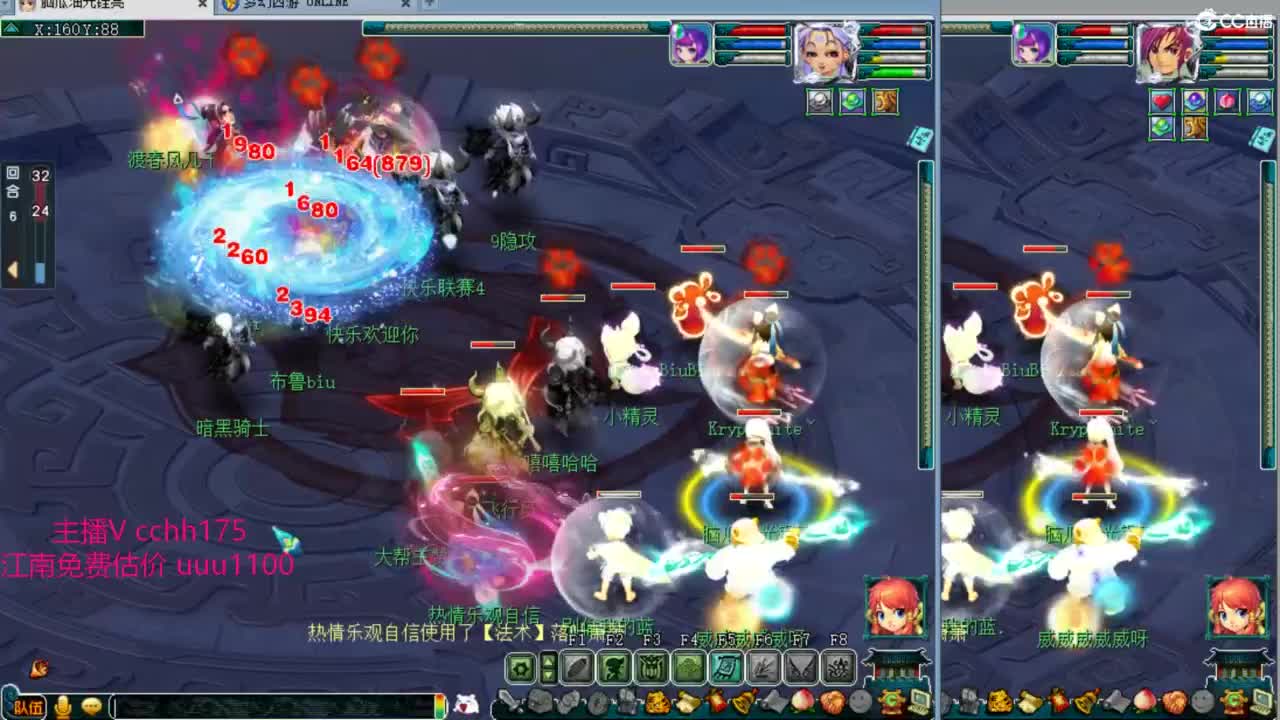Select the sword icon in the item bar
Image resolution: width=1280 pixels, height=720 pixels.
[505, 701]
